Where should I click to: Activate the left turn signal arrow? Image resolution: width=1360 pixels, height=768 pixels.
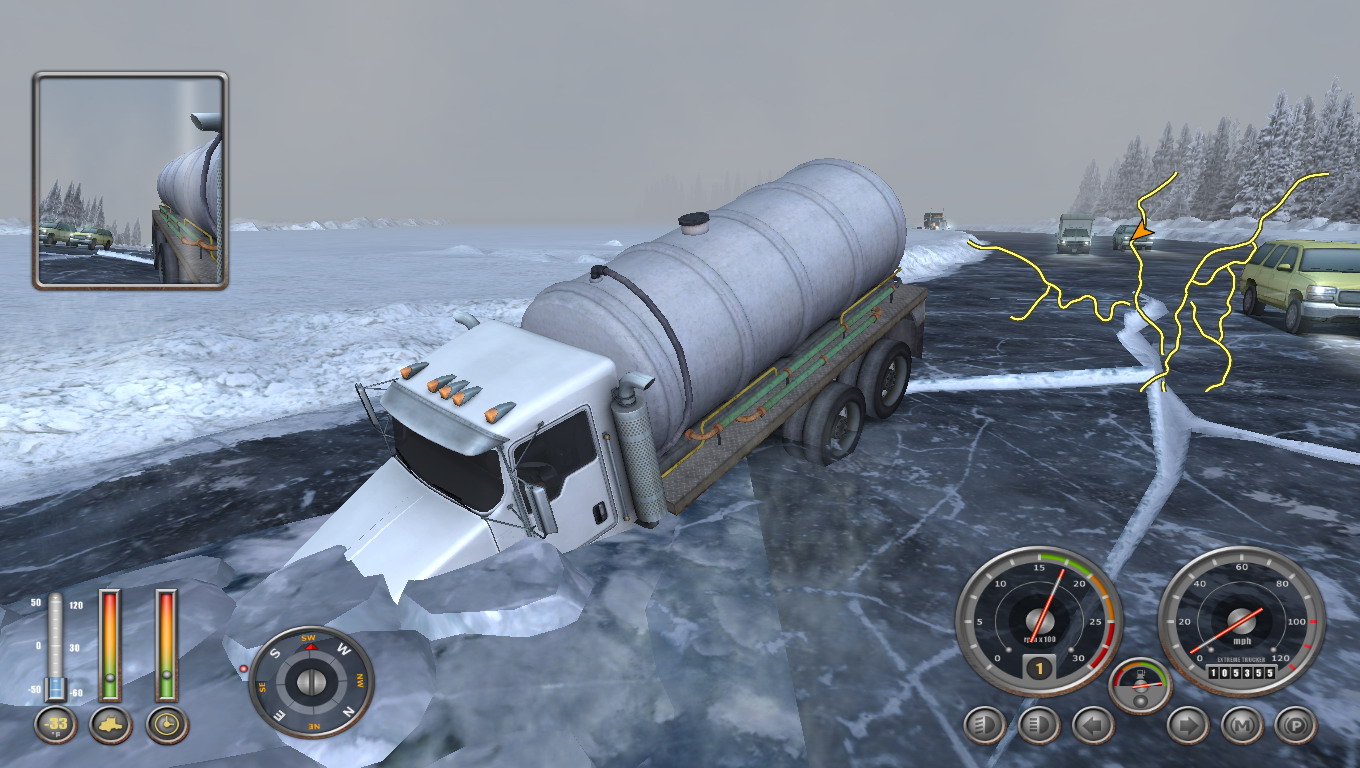coord(1092,725)
